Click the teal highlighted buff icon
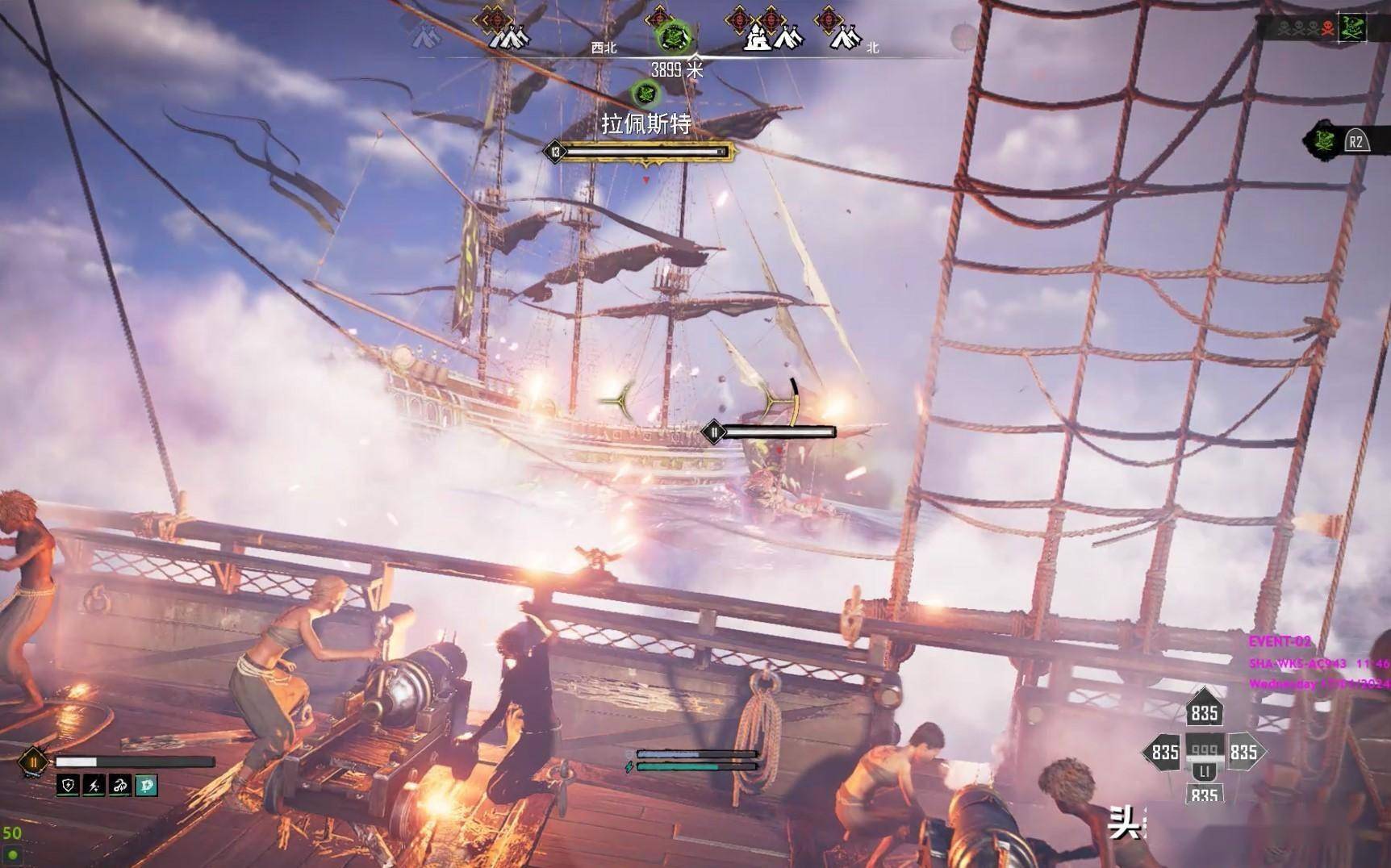Image resolution: width=1391 pixels, height=868 pixels. (146, 785)
